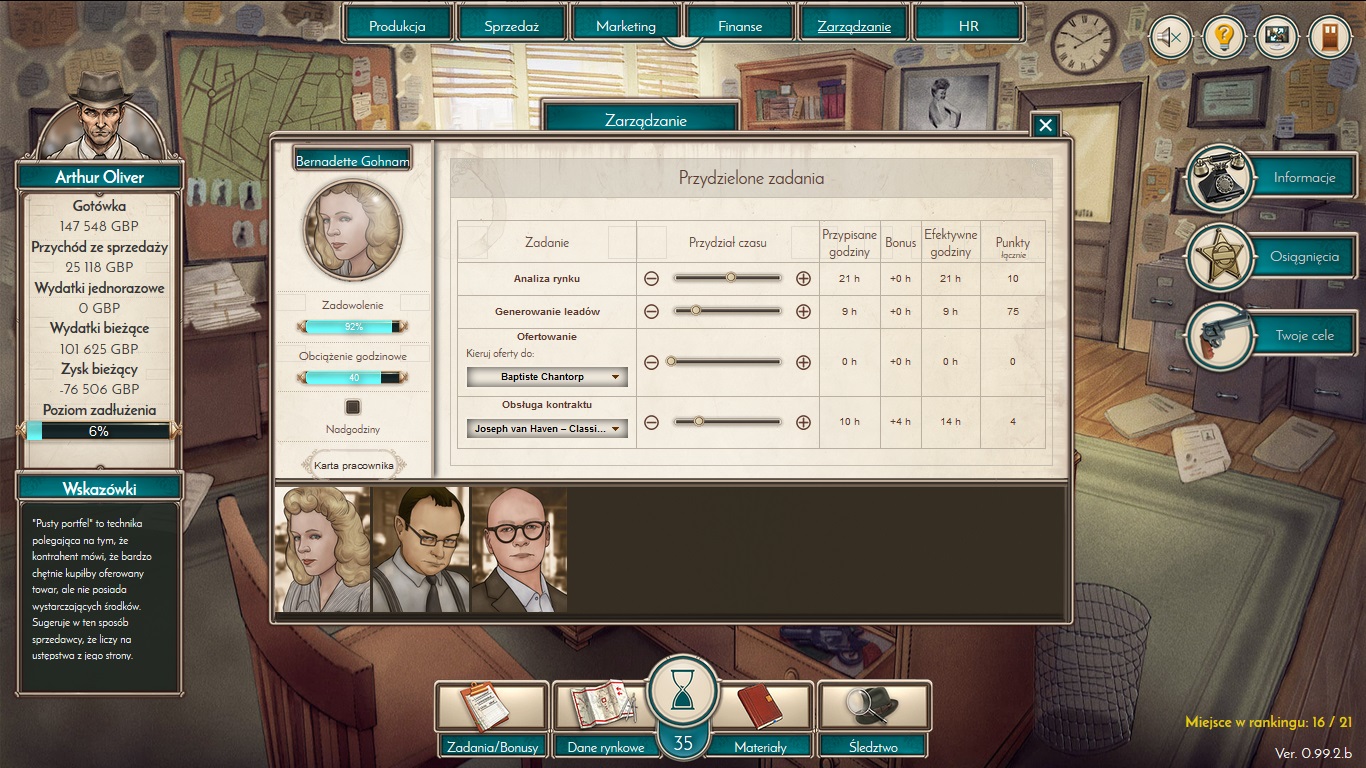Viewport: 1366px width, 768px height.
Task: Open the Baptiste Chantorp dropdown
Action: point(547,377)
